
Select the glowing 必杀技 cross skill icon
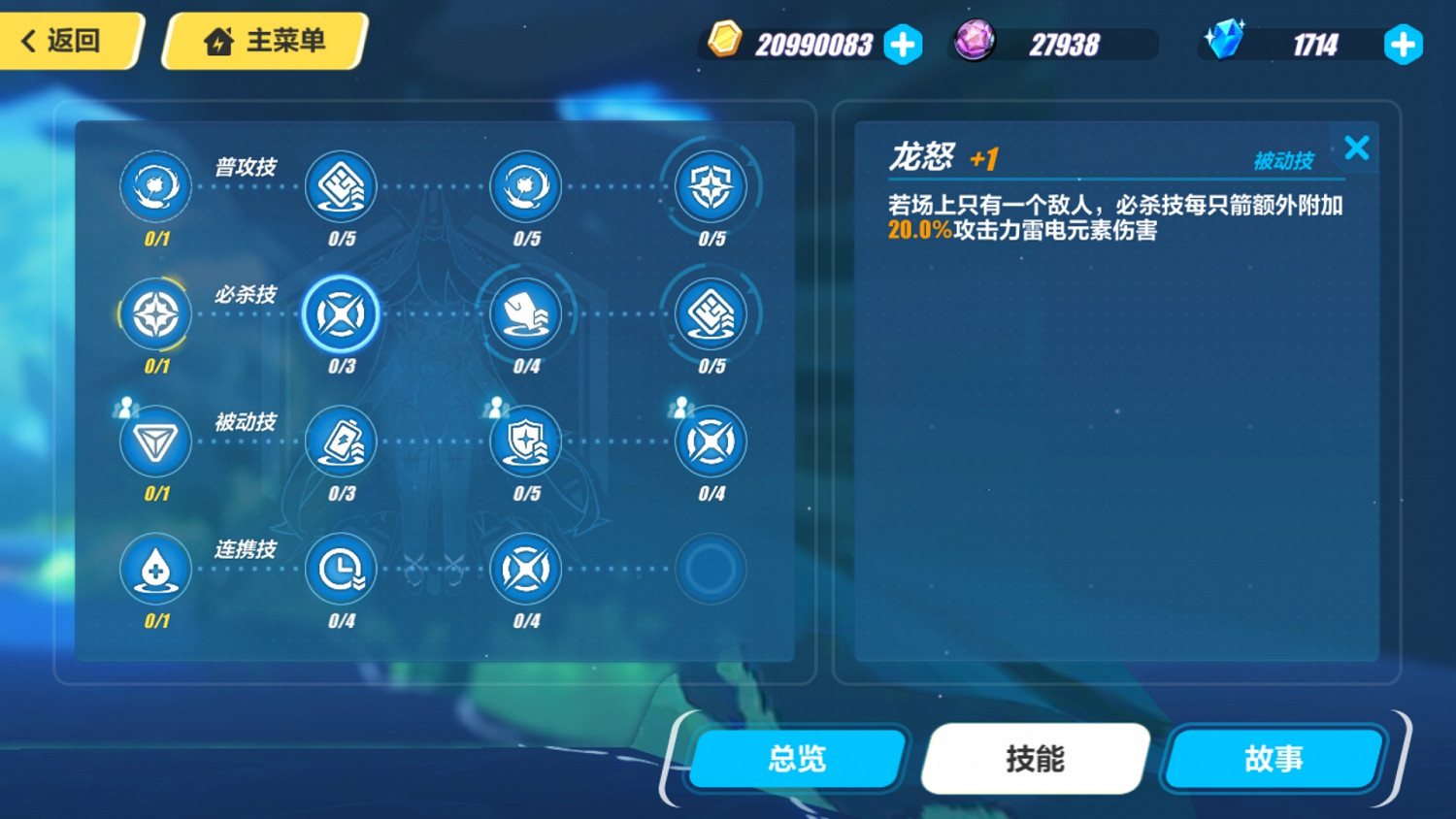tap(341, 314)
